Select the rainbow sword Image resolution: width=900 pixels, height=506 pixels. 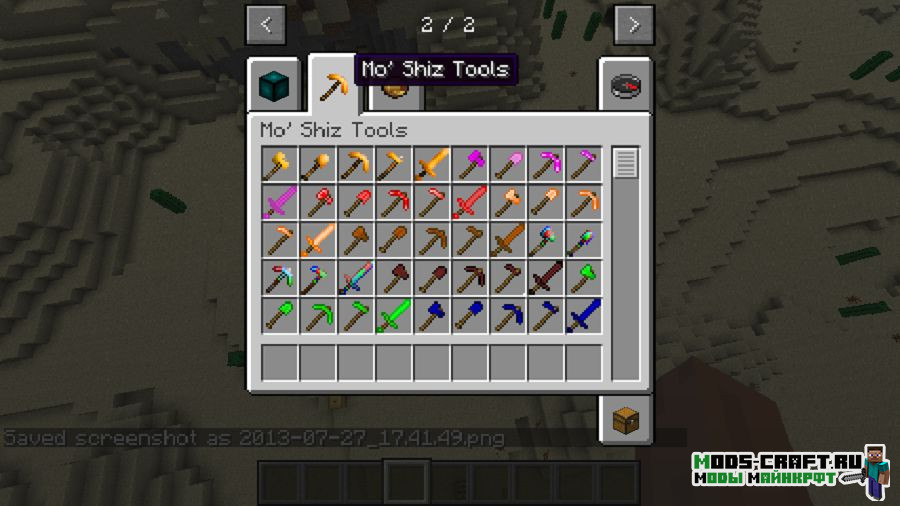pyautogui.click(x=356, y=278)
